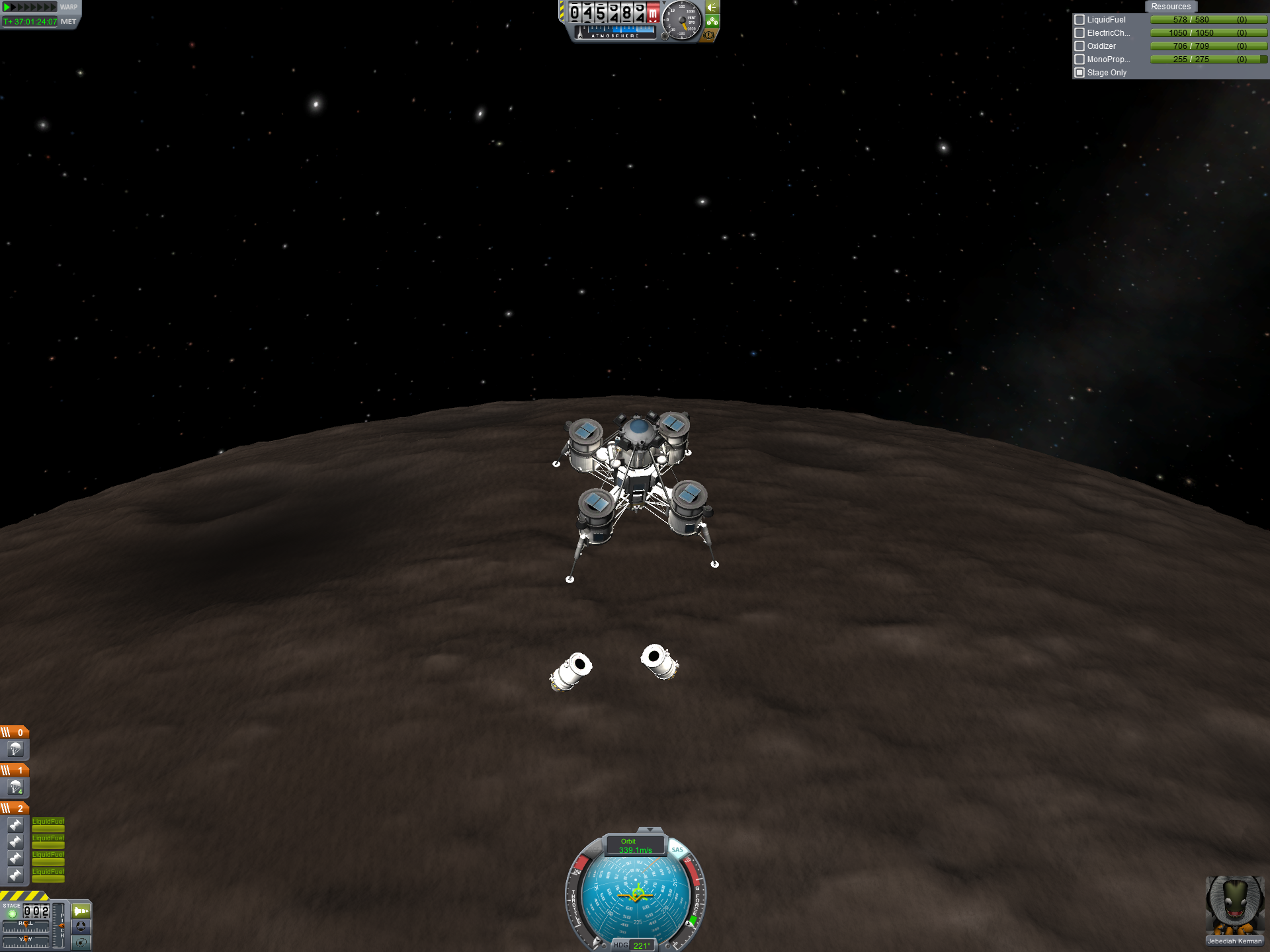Switch to staging mode with rocket button
1270x952 pixels.
coord(81,911)
